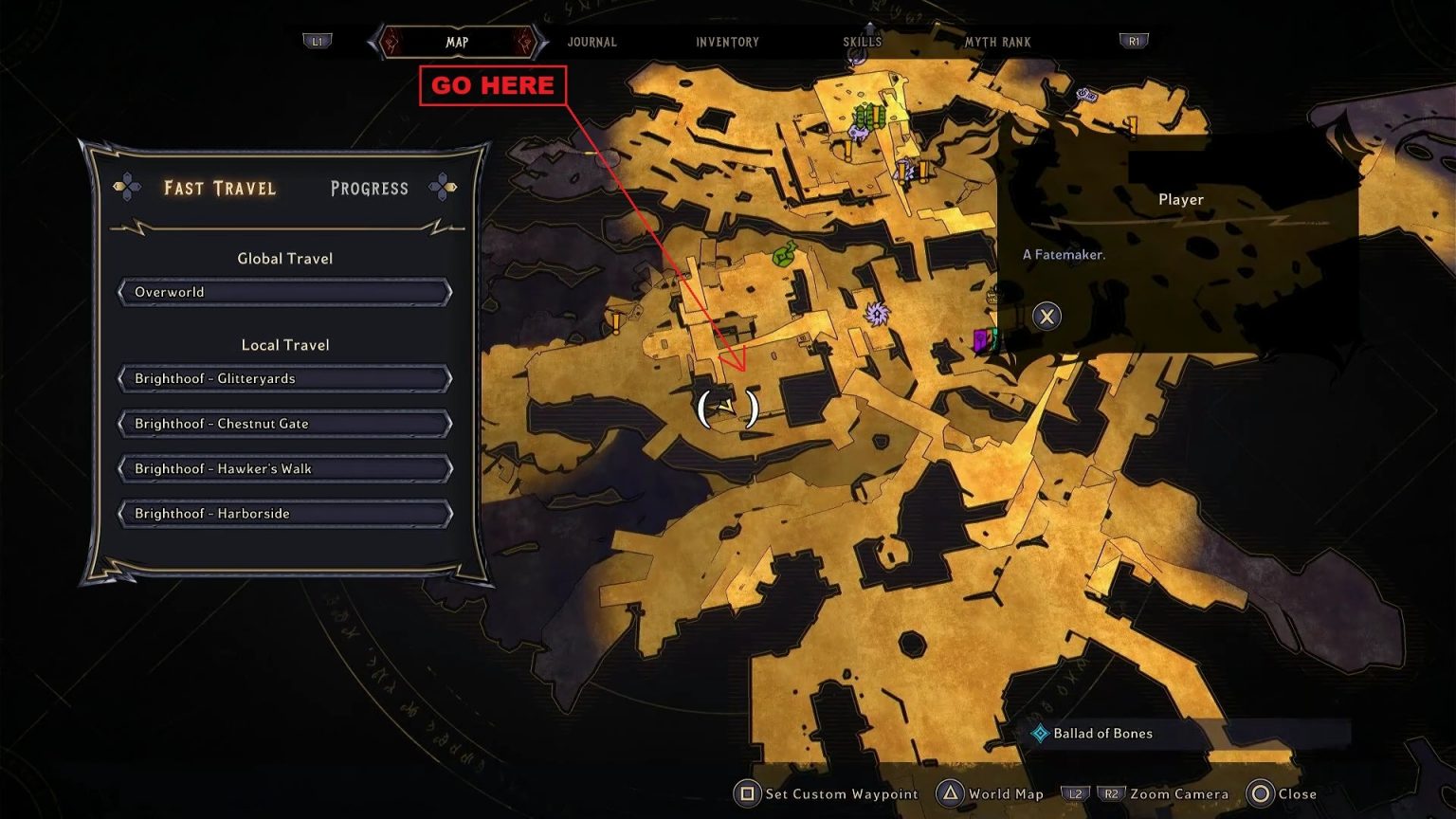Click the X button icon on the Player card
Screen dimensions: 1456x819
tap(1046, 316)
